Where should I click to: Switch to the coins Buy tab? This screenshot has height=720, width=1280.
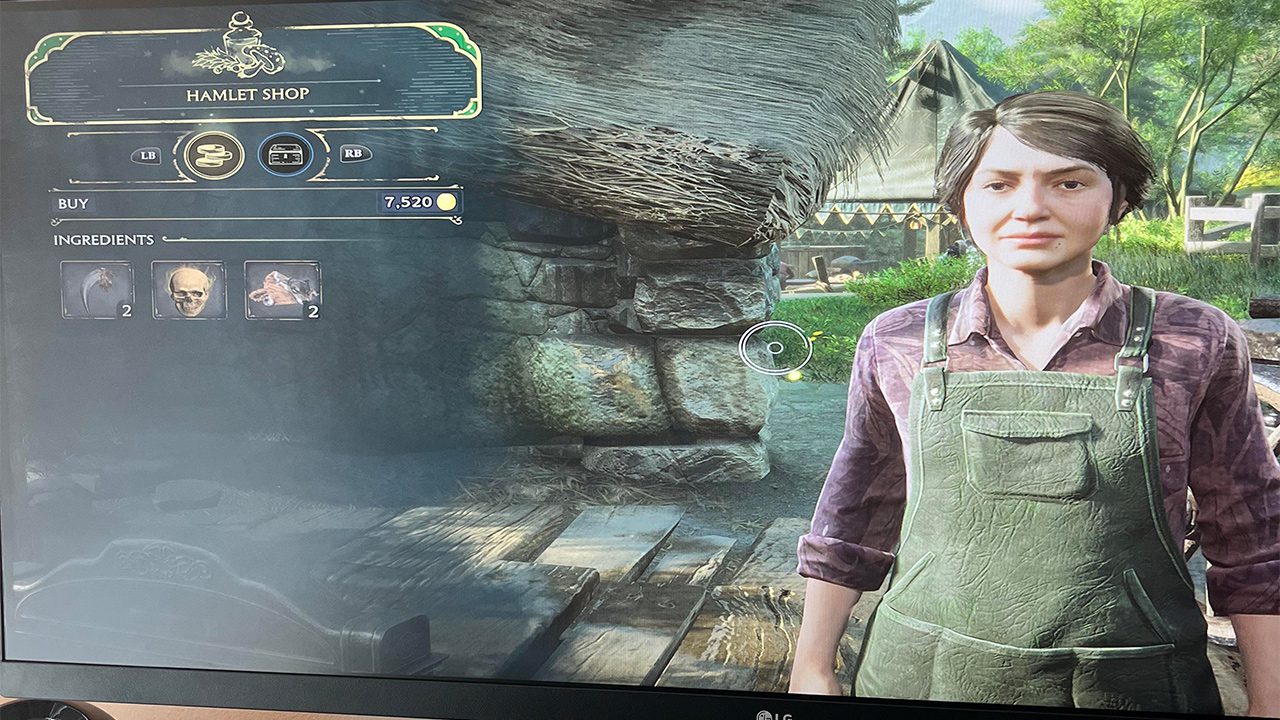coord(214,155)
